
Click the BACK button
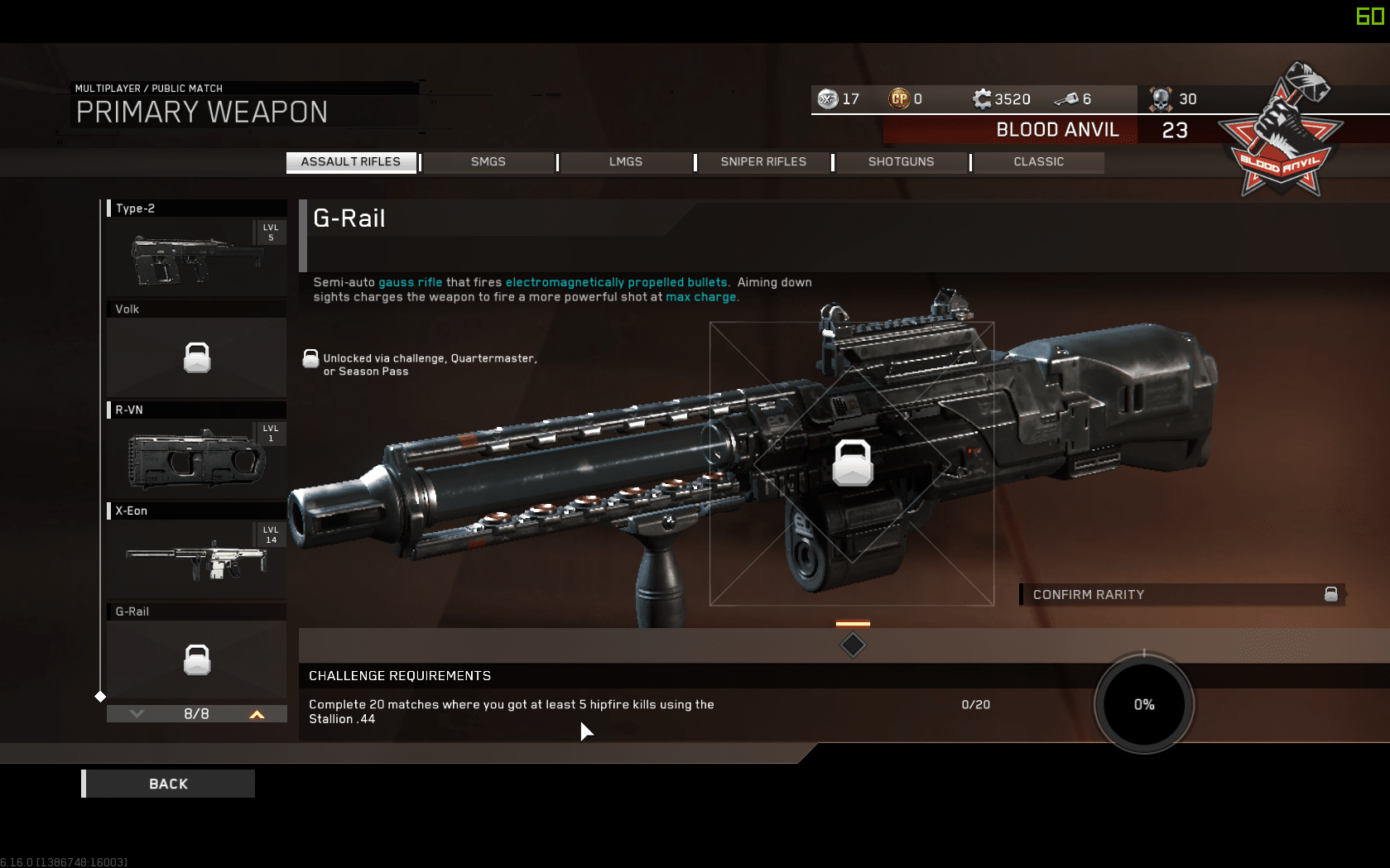coord(167,783)
